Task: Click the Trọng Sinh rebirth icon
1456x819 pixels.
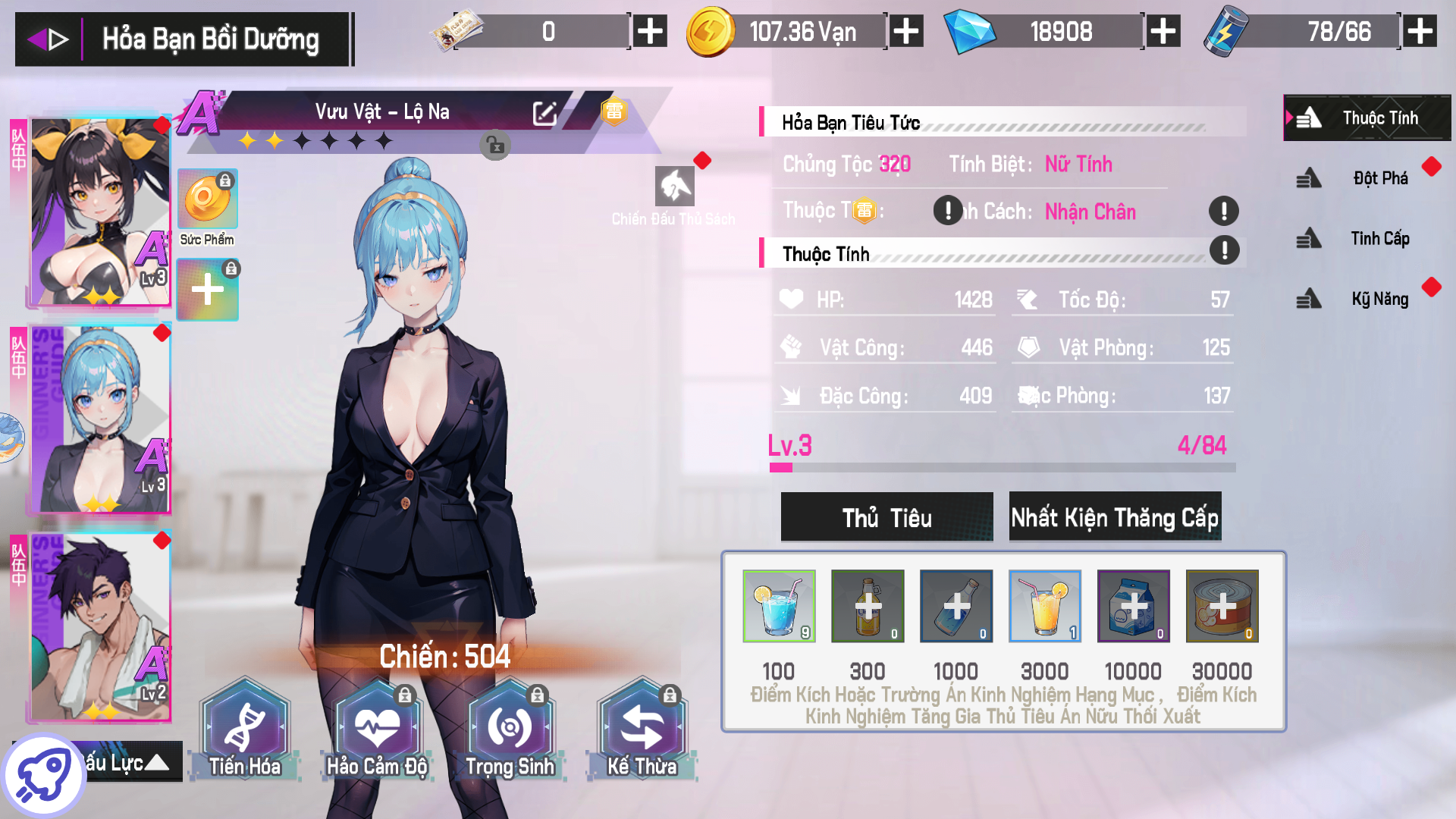Action: 510,726
